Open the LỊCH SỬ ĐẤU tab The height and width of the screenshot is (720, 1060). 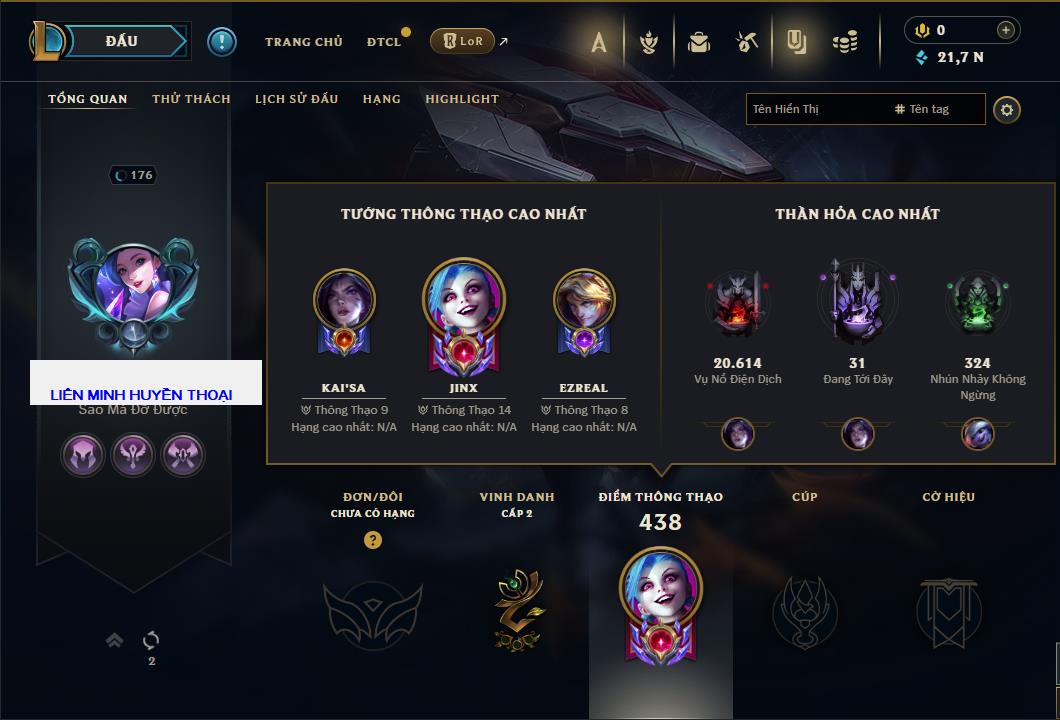click(296, 99)
